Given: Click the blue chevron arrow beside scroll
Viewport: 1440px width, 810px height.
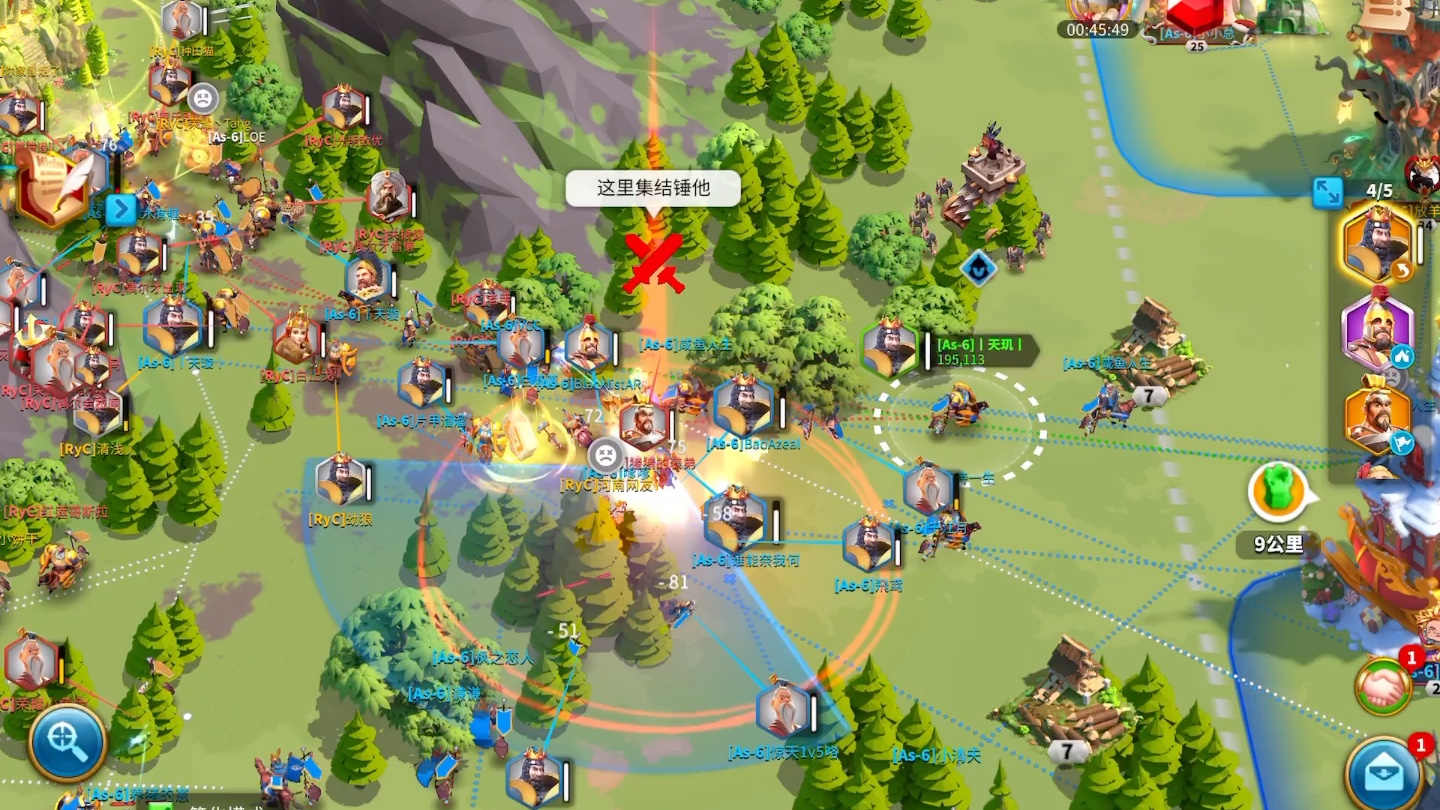Looking at the screenshot, I should (120, 210).
